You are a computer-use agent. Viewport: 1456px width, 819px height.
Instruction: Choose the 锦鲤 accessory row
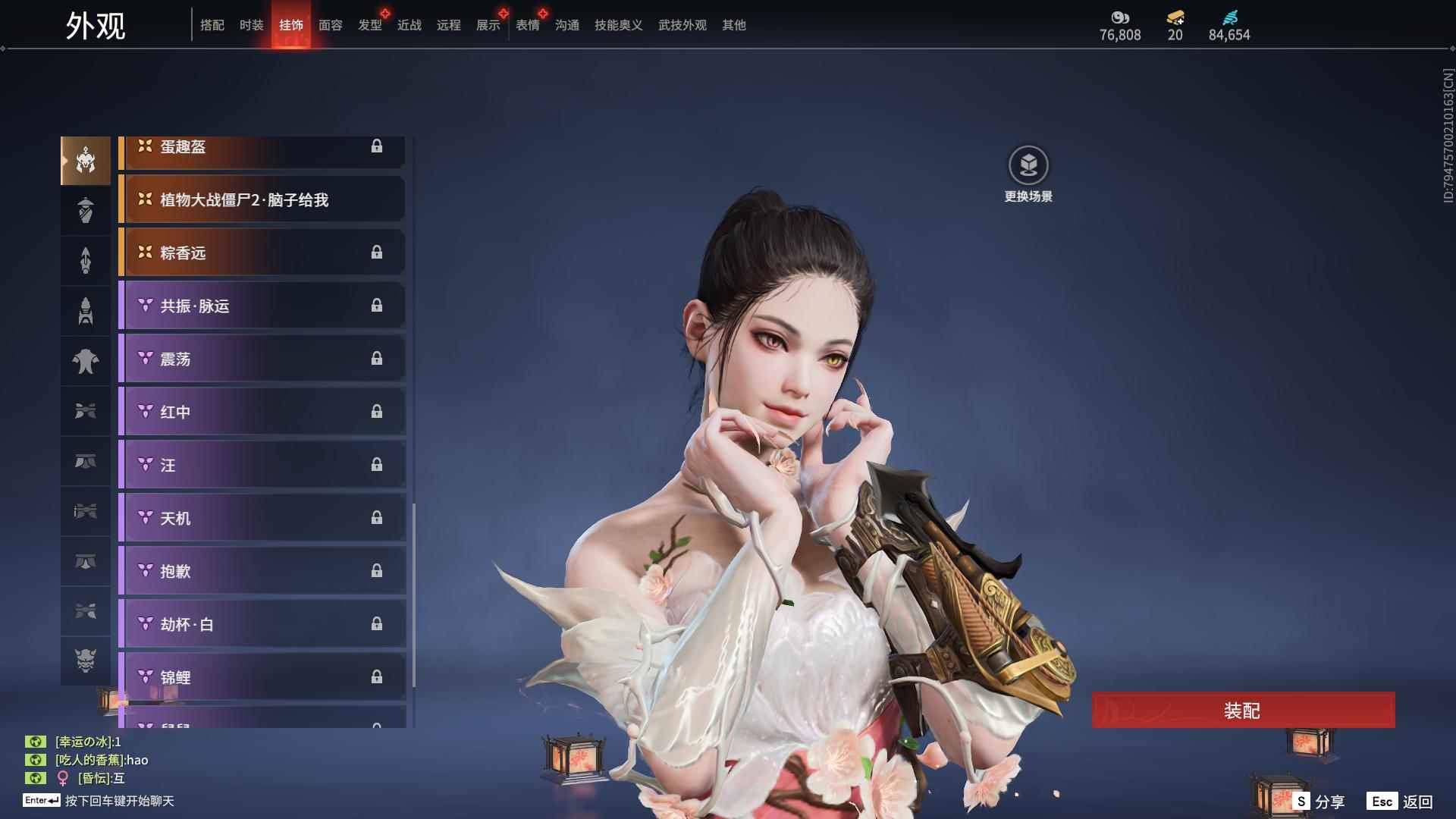[262, 676]
